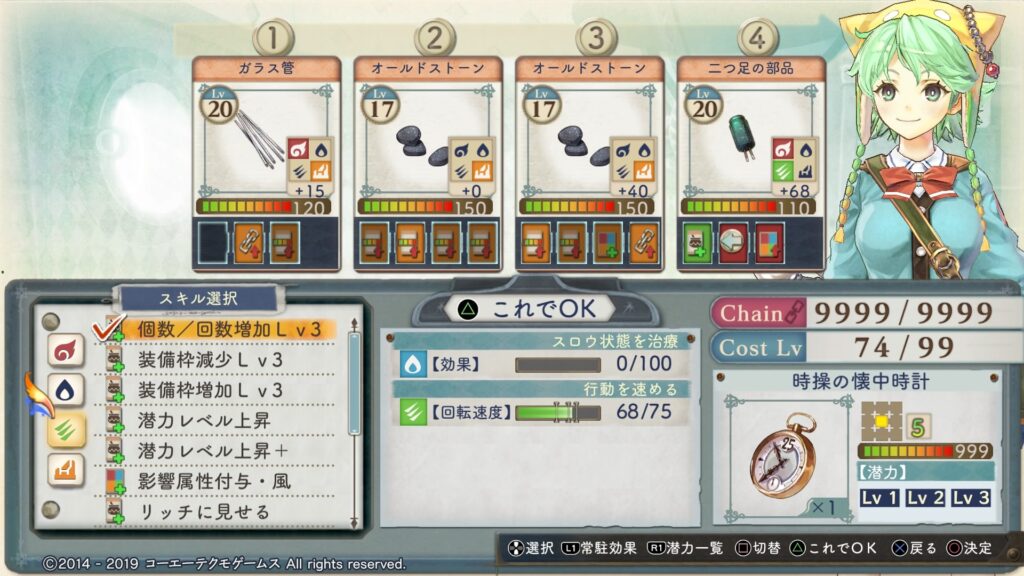
Task: Choose 装備枠増加Lv3 from skill list
Action: coord(210,389)
